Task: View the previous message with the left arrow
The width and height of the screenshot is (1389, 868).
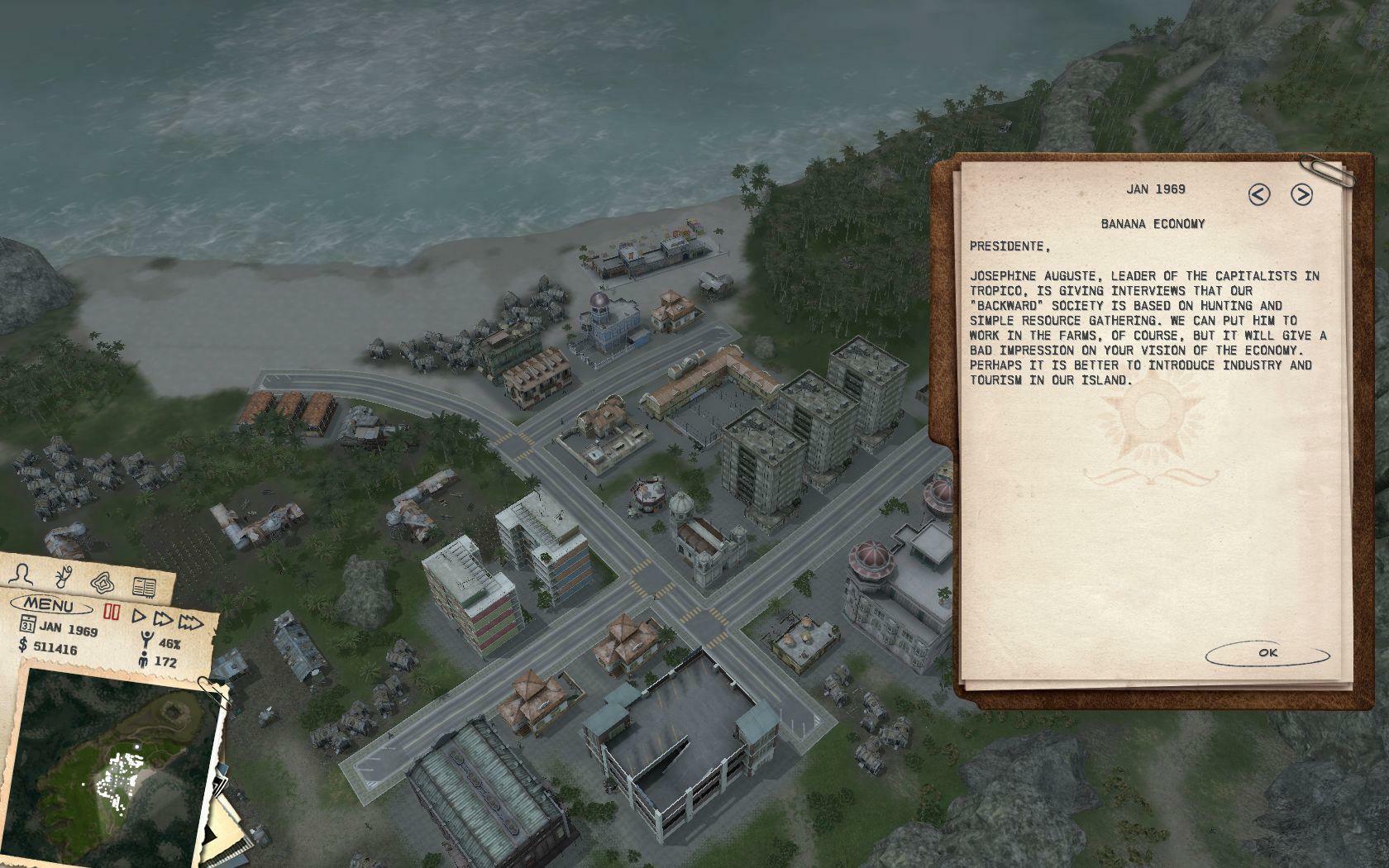Action: click(1259, 196)
